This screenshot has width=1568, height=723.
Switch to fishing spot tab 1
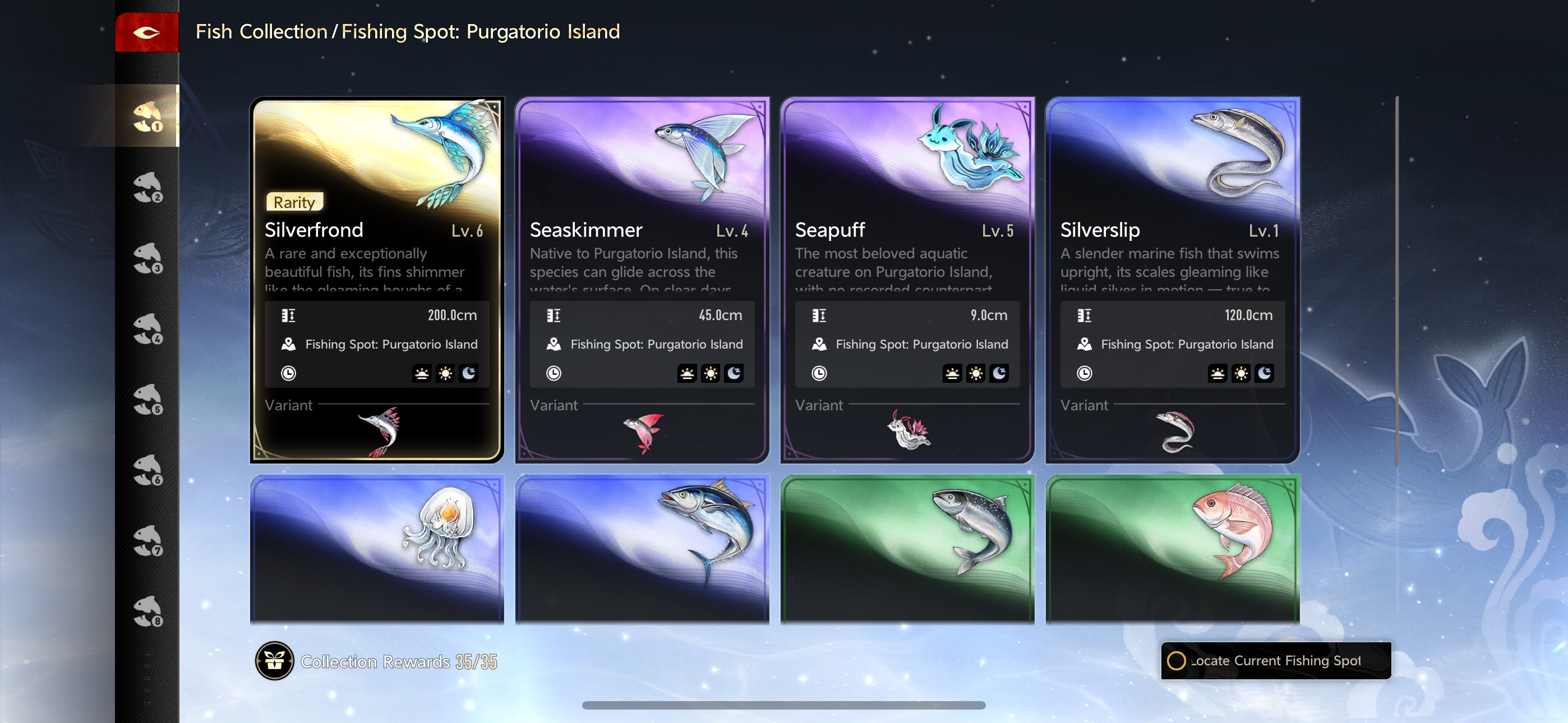point(147,116)
